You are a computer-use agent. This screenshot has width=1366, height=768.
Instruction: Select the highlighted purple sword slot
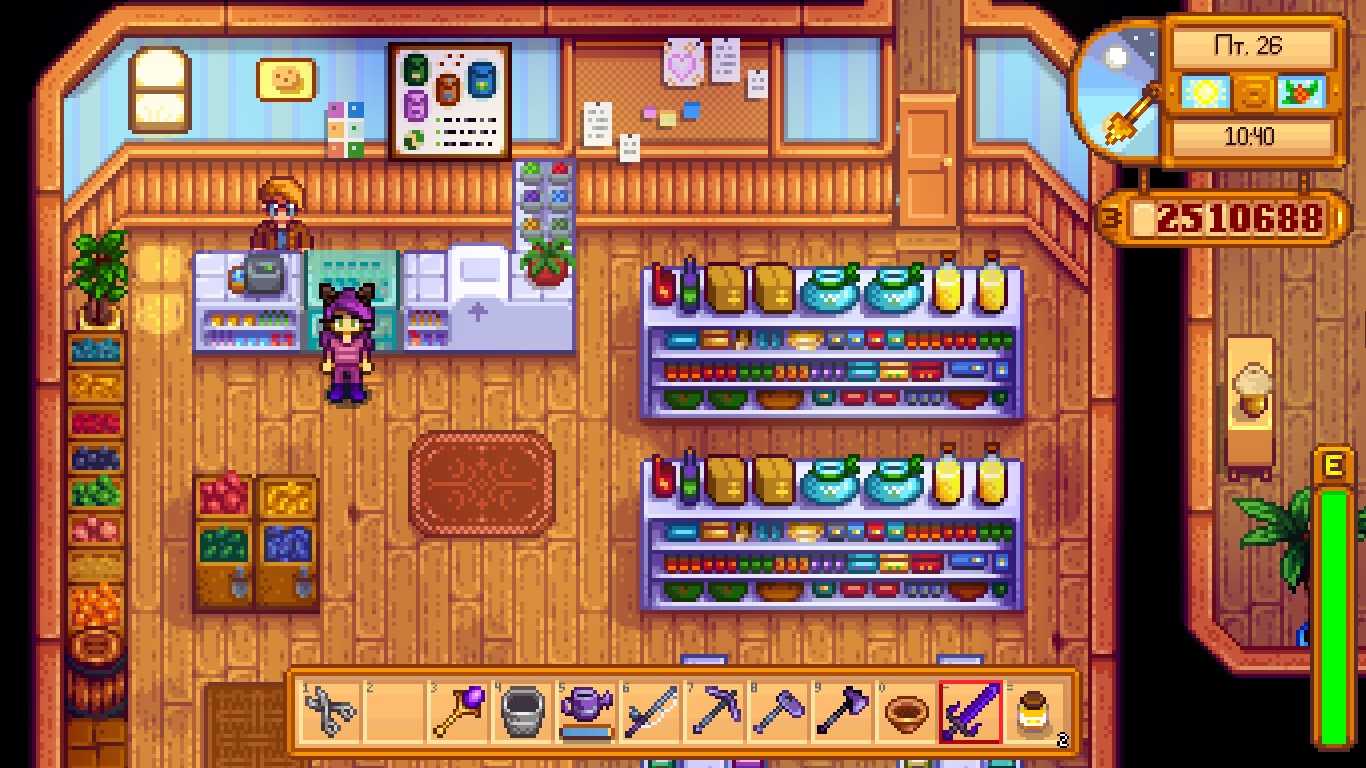pyautogui.click(x=970, y=713)
